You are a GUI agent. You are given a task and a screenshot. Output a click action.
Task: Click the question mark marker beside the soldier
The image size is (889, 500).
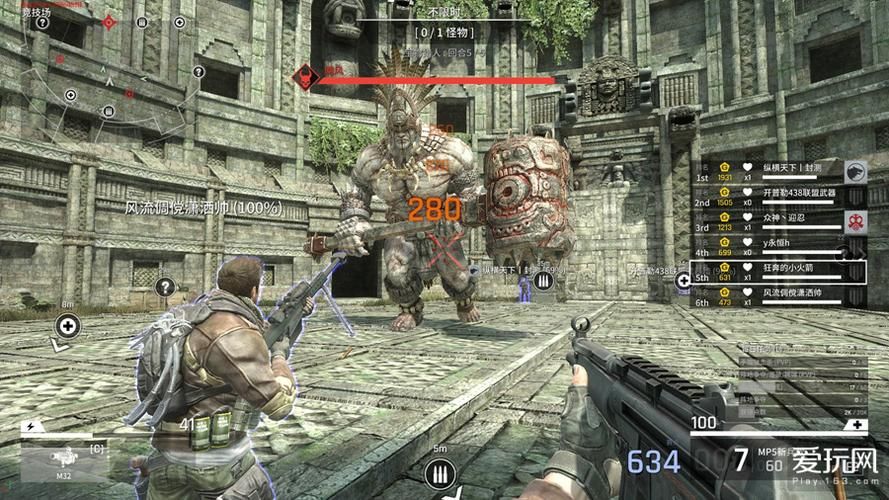(165, 288)
